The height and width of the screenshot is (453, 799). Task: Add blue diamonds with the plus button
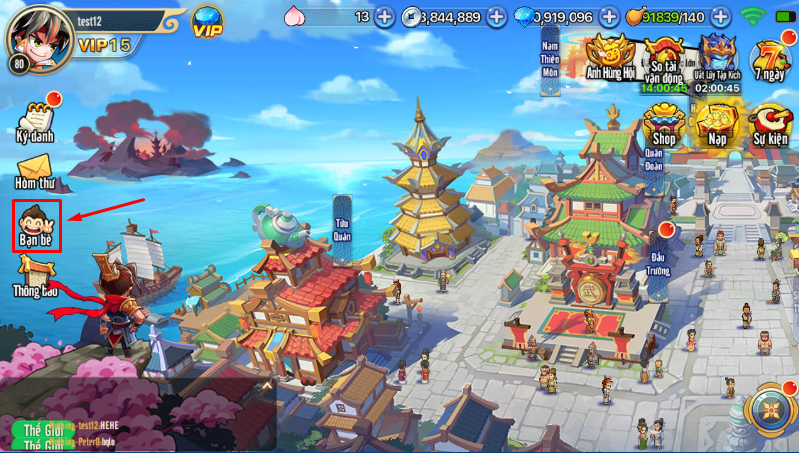click(609, 17)
